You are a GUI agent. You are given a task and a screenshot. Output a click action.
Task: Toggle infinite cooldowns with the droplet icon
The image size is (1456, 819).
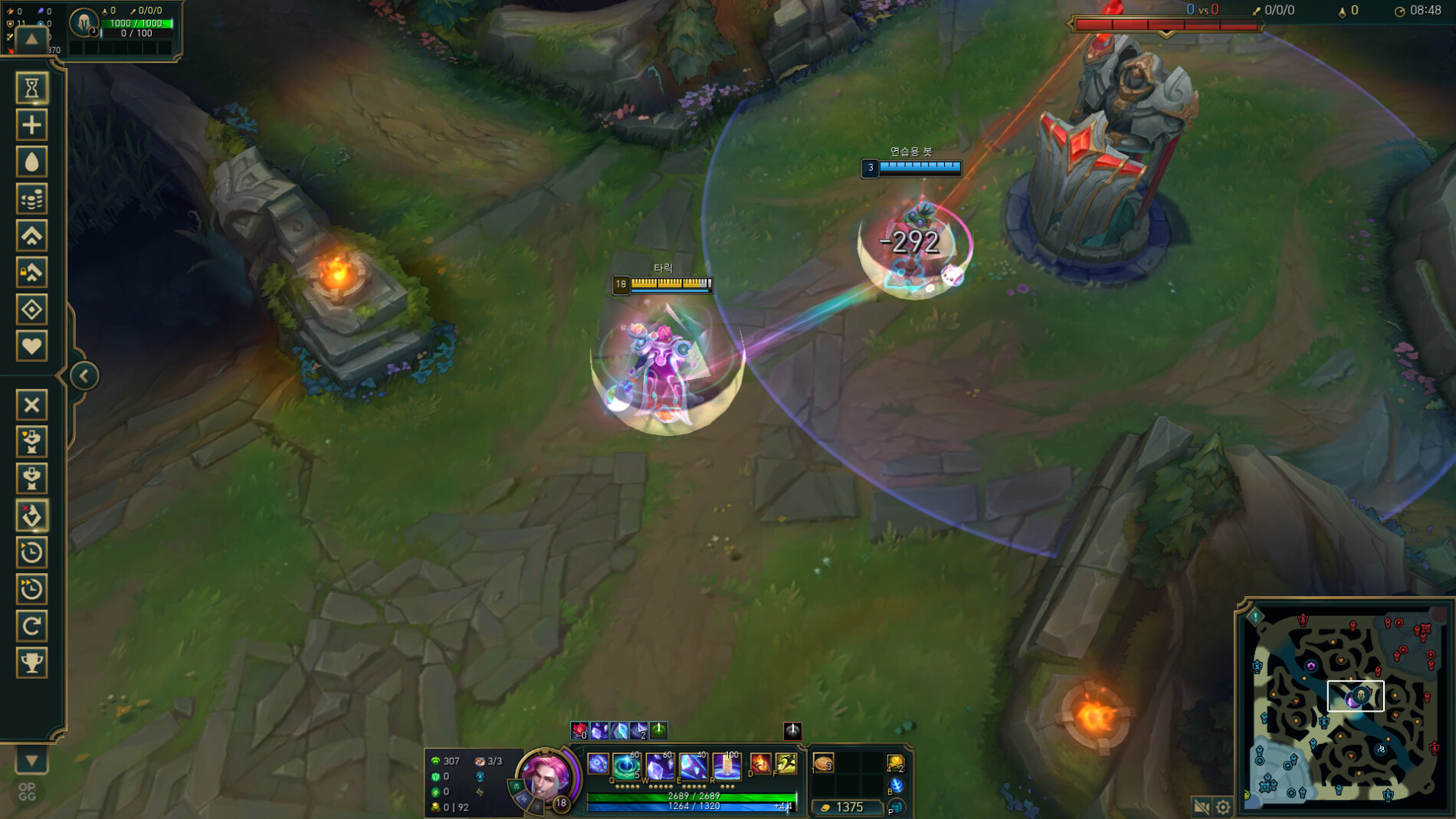point(31,161)
